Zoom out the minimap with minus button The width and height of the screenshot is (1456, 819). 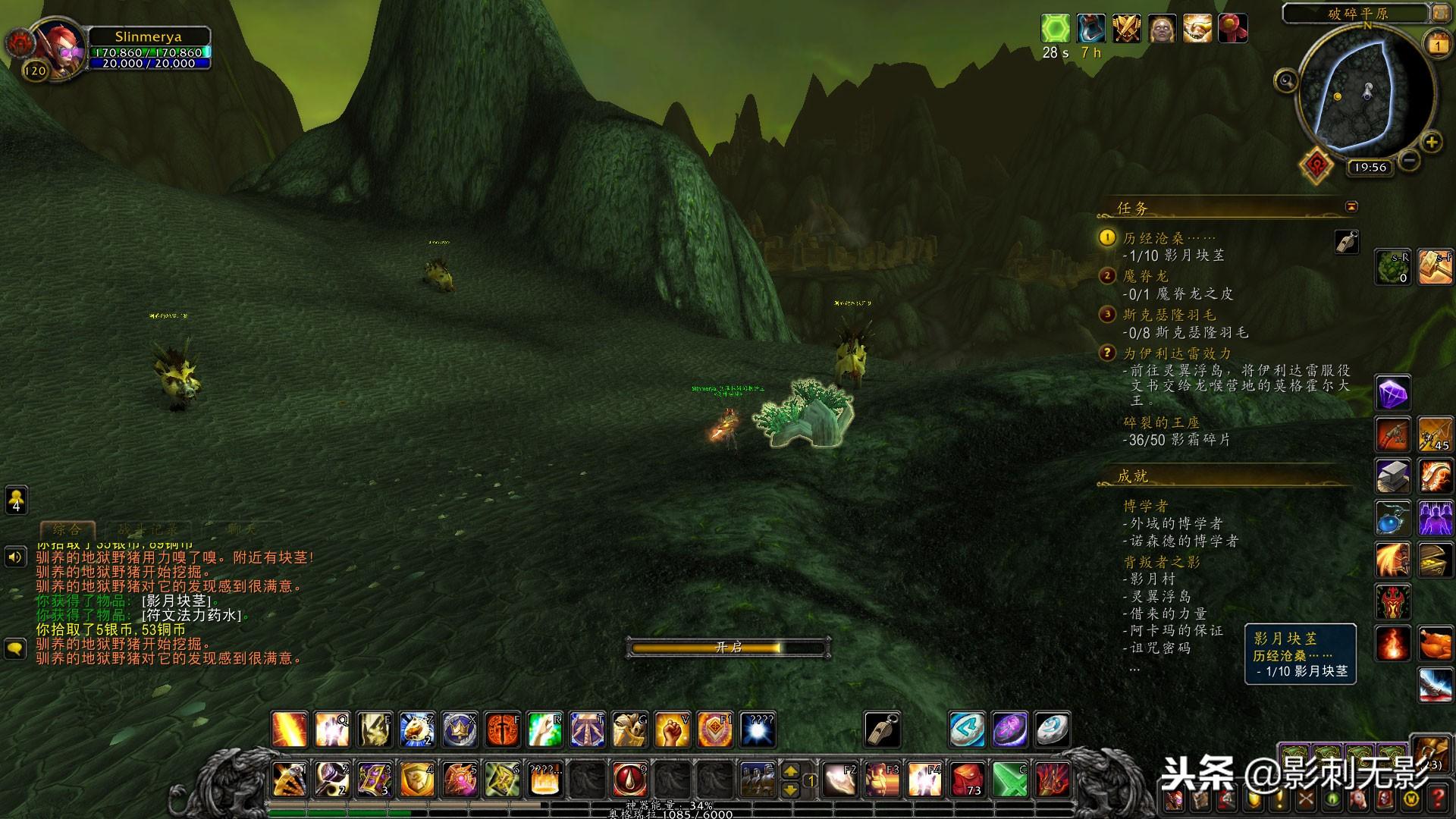1409,160
